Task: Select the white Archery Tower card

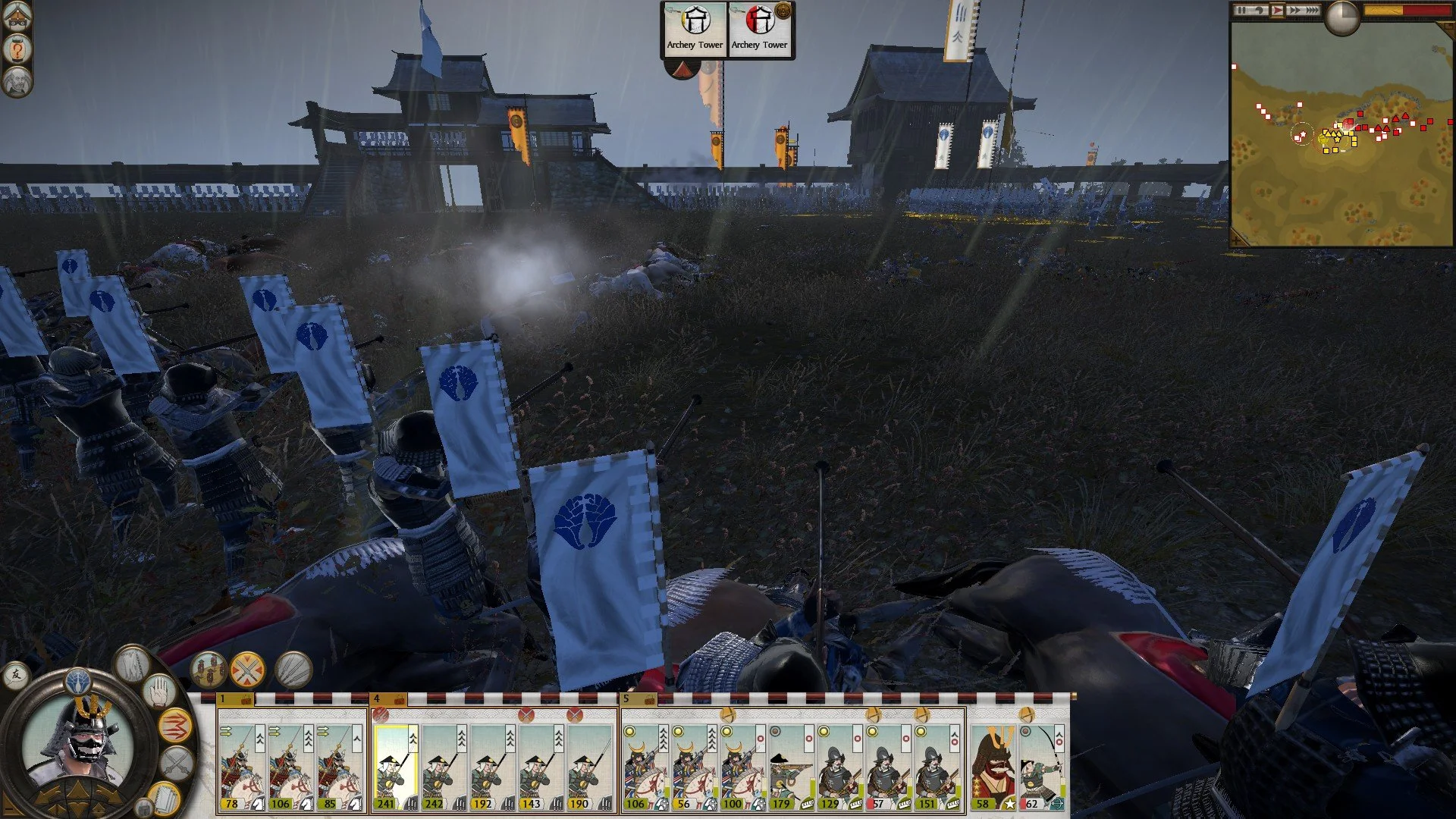Action: click(695, 29)
